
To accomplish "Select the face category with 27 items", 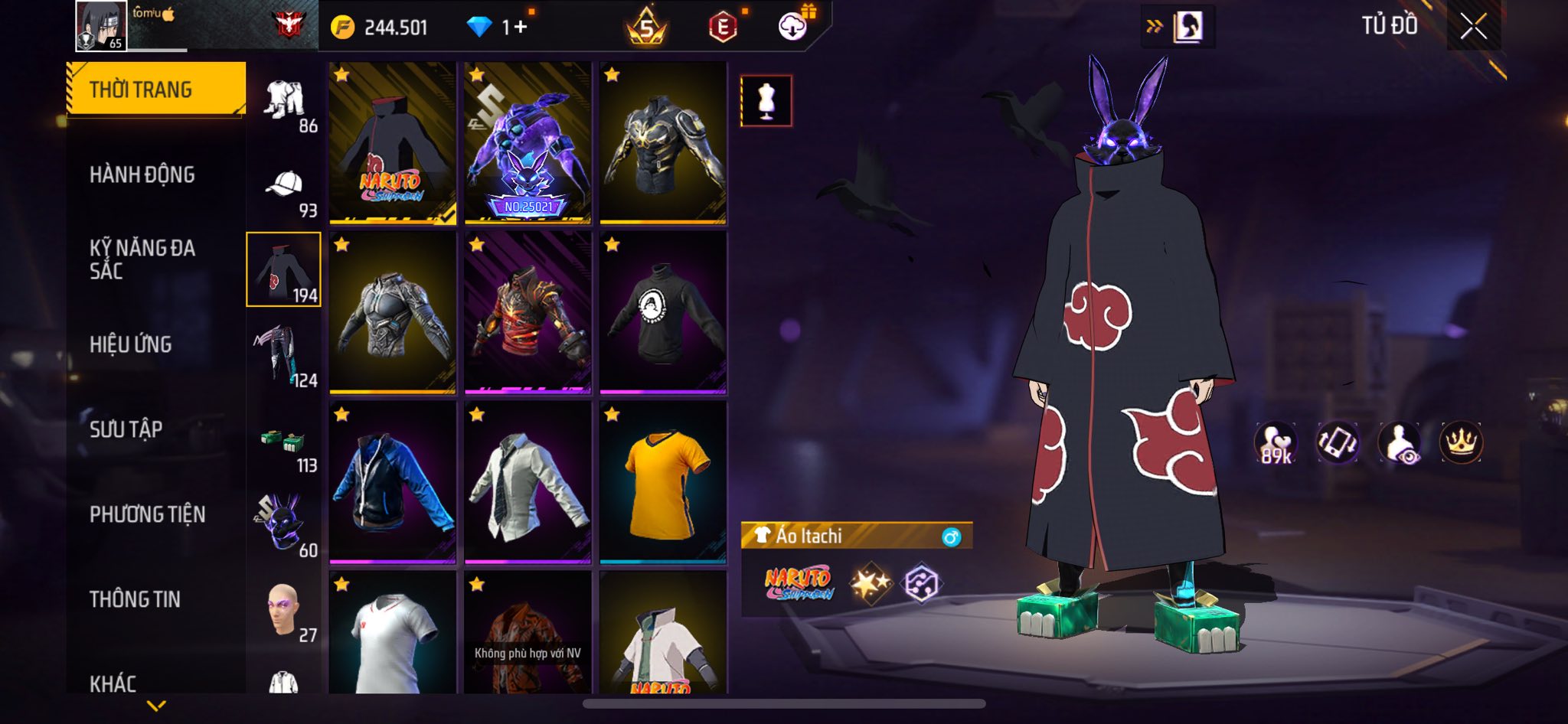I will 283,611.
